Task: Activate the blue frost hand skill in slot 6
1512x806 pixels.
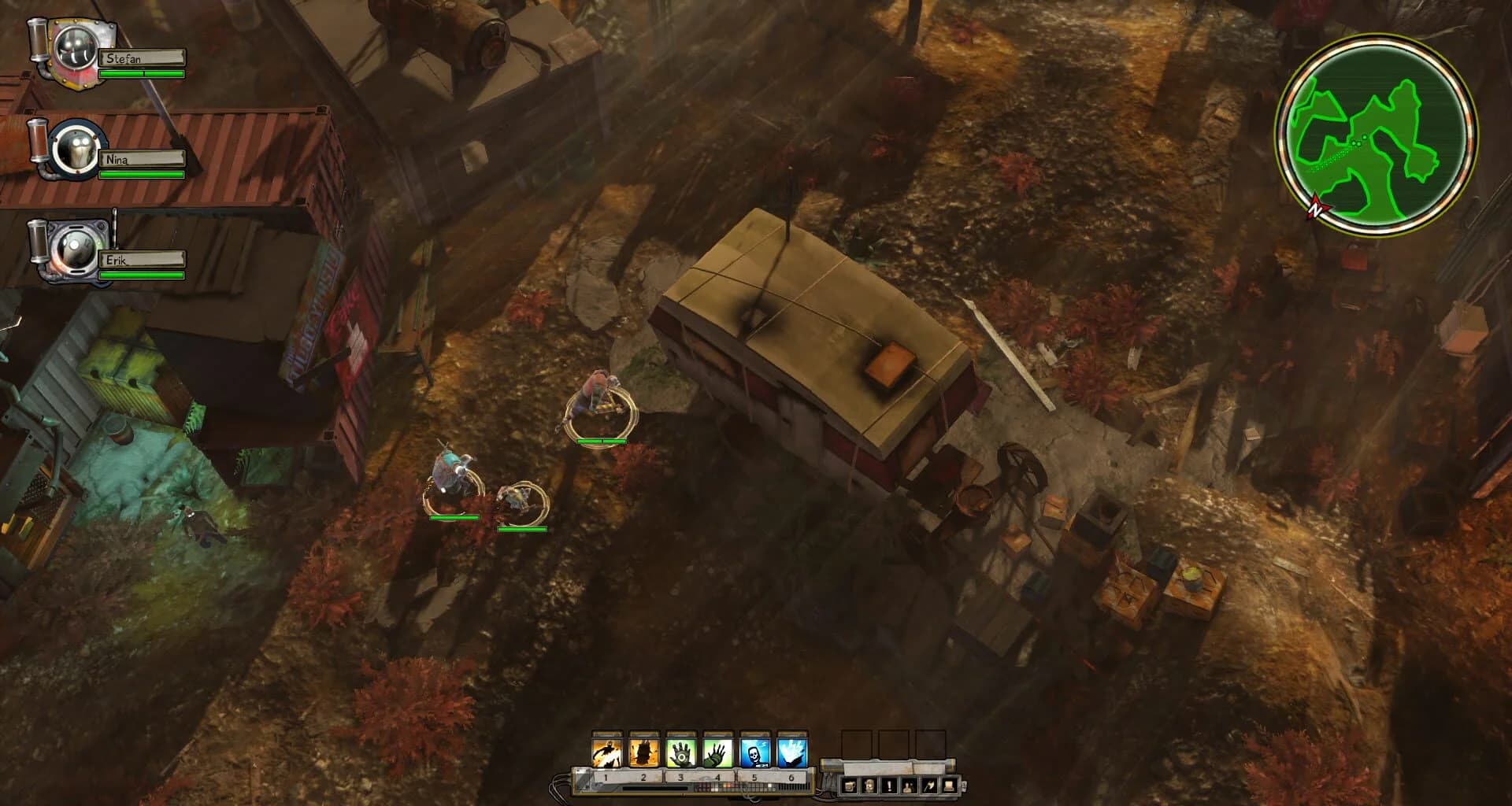Action: click(792, 752)
